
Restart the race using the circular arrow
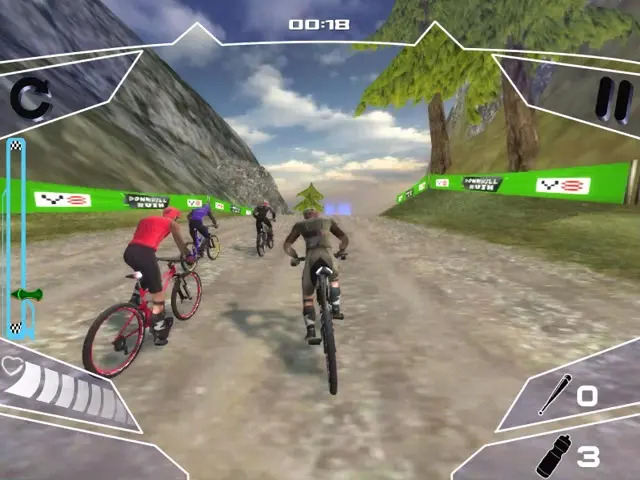coord(31,100)
